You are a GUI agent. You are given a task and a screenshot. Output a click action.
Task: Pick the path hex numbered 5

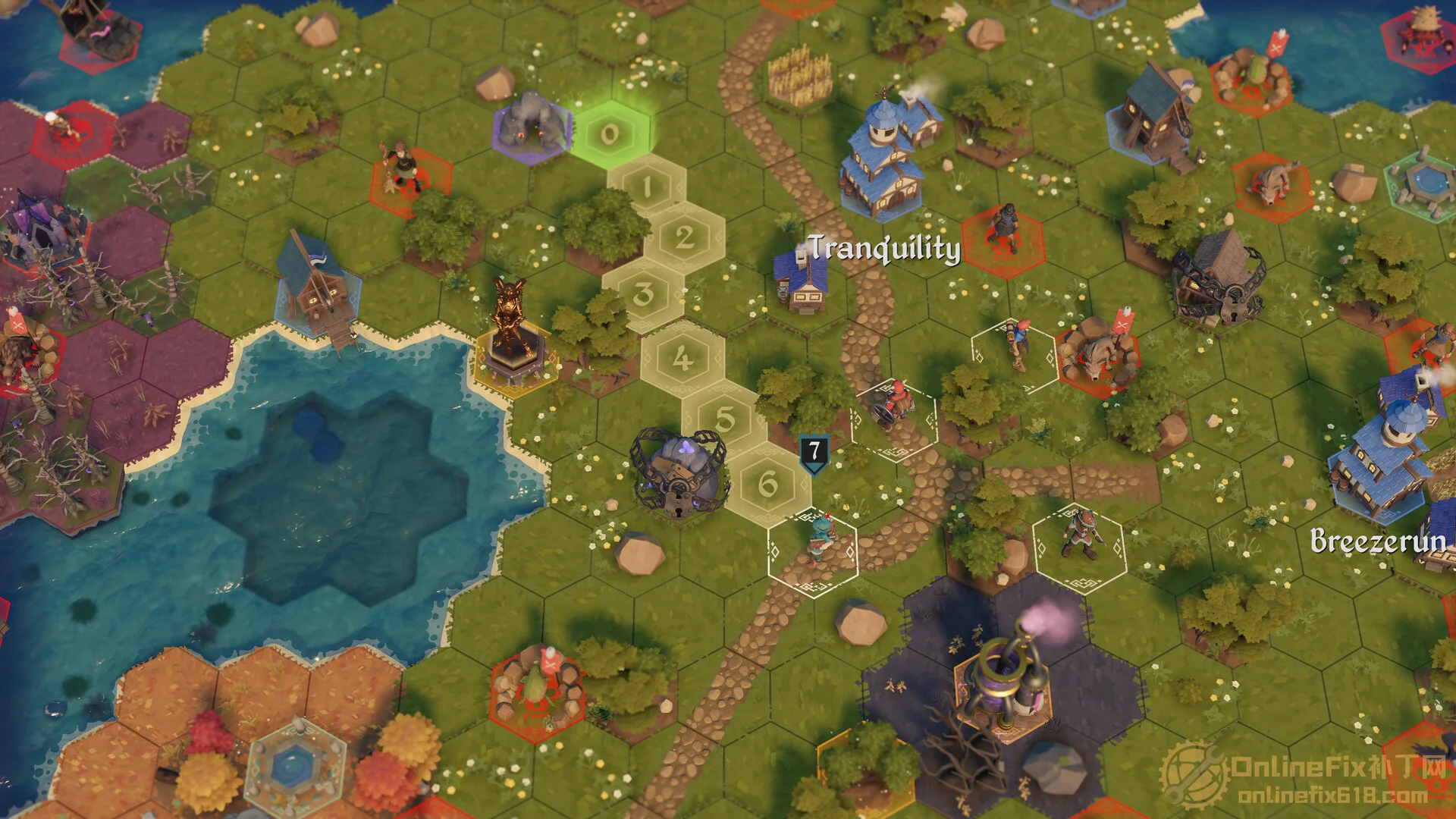[x=725, y=419]
